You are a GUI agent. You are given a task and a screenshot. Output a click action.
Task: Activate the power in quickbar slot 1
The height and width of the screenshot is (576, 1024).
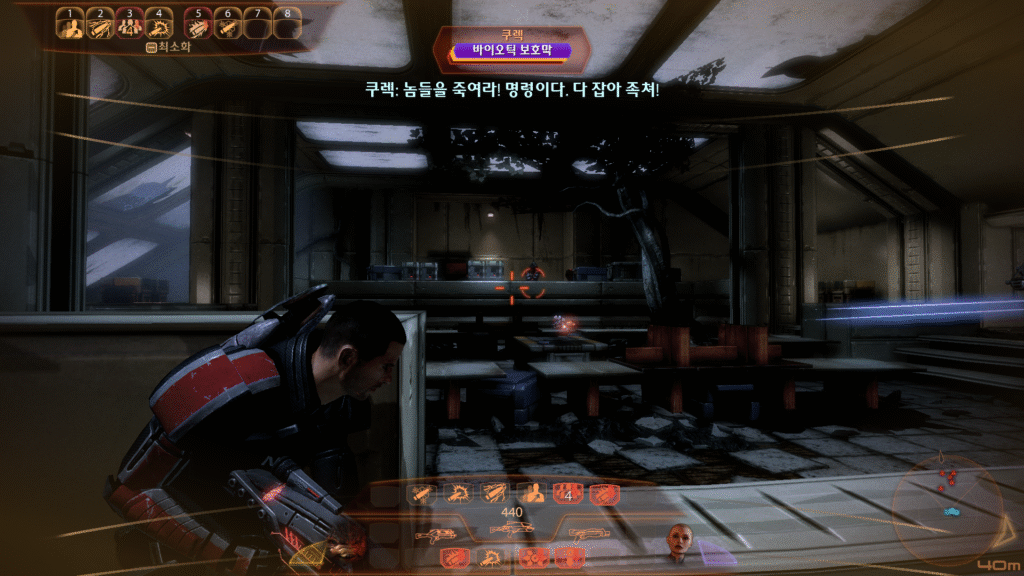pos(69,27)
